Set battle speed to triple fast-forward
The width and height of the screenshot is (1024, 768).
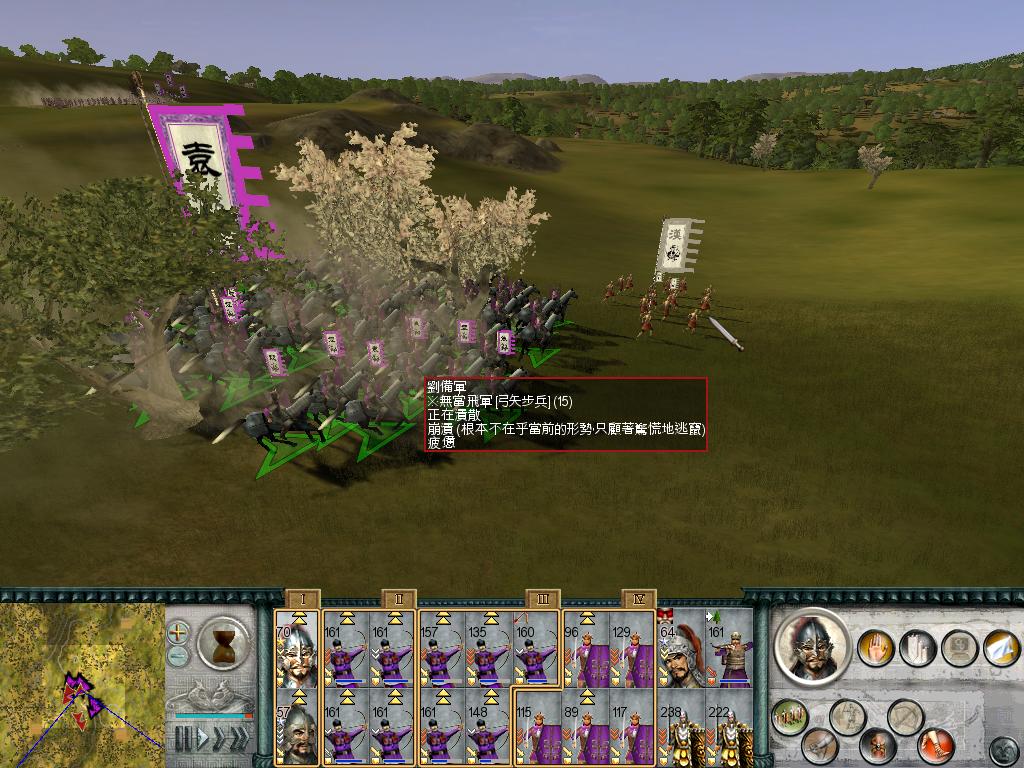(x=238, y=738)
